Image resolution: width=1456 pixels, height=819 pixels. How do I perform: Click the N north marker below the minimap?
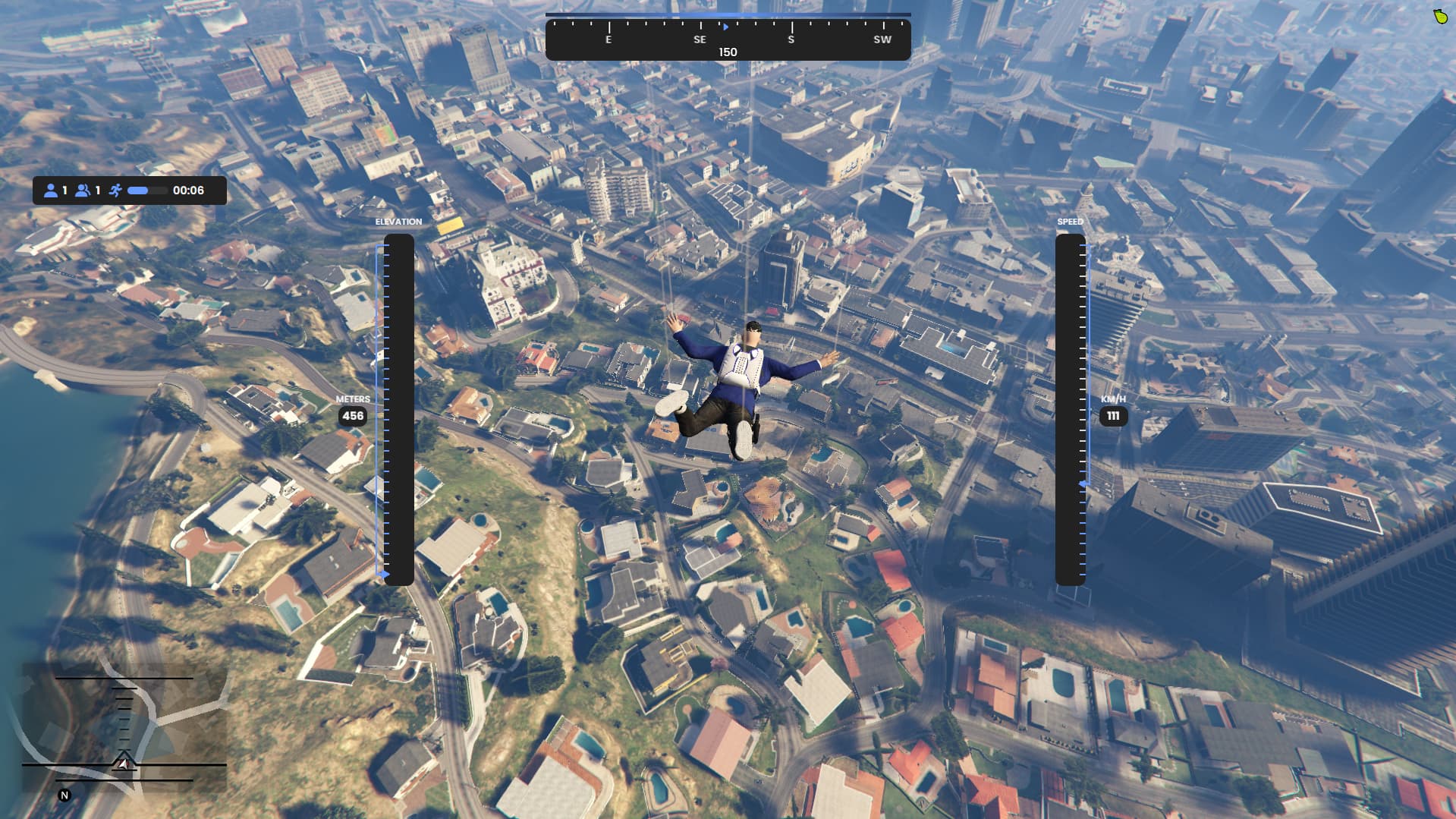point(64,795)
